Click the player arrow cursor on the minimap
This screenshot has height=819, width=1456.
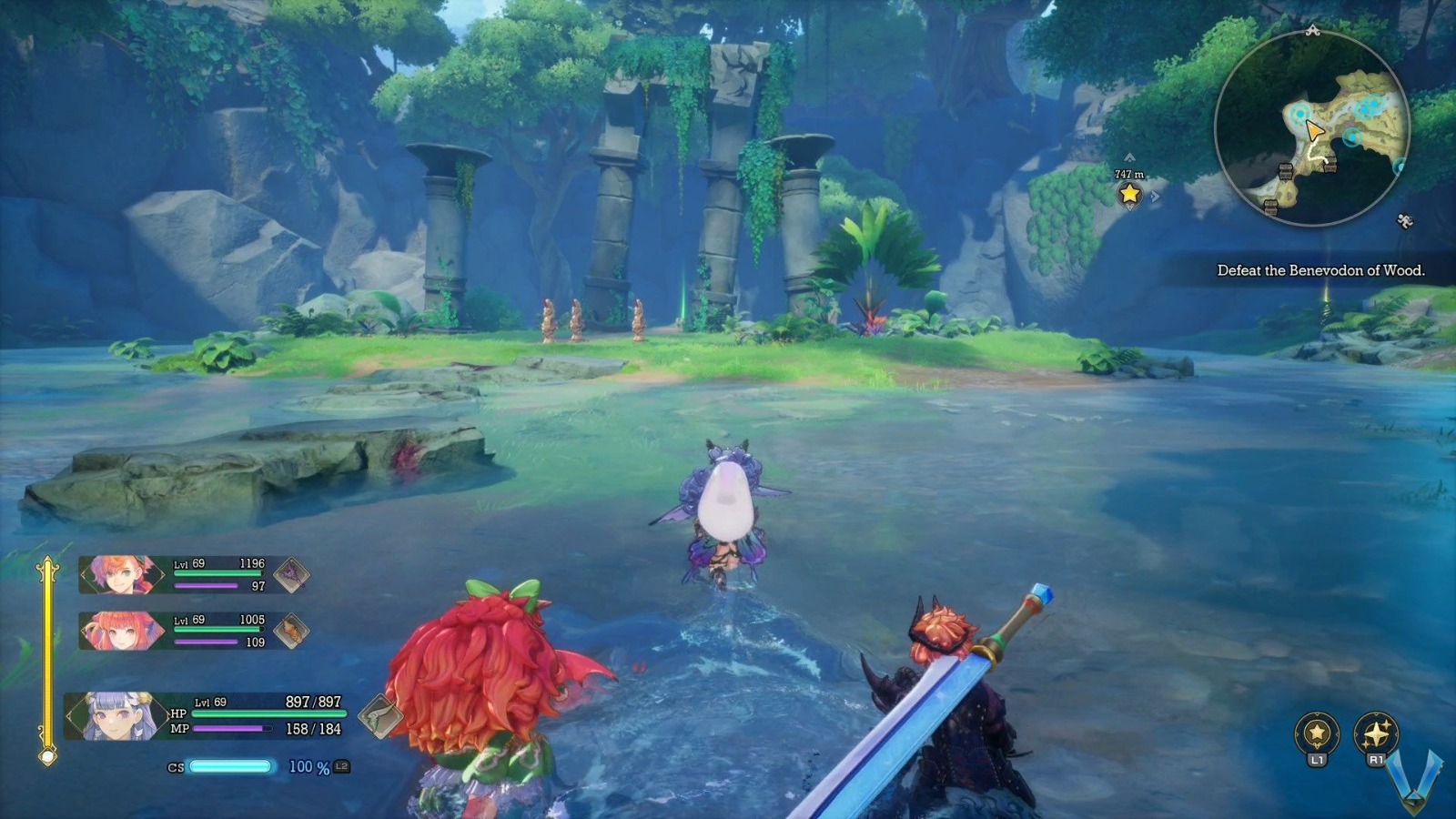pos(1315,129)
